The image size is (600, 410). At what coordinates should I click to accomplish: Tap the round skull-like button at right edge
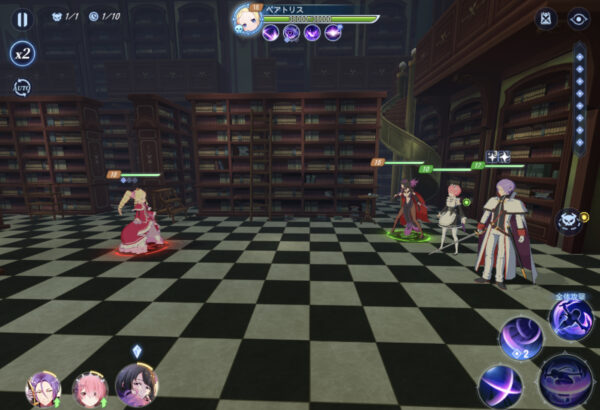click(x=569, y=221)
